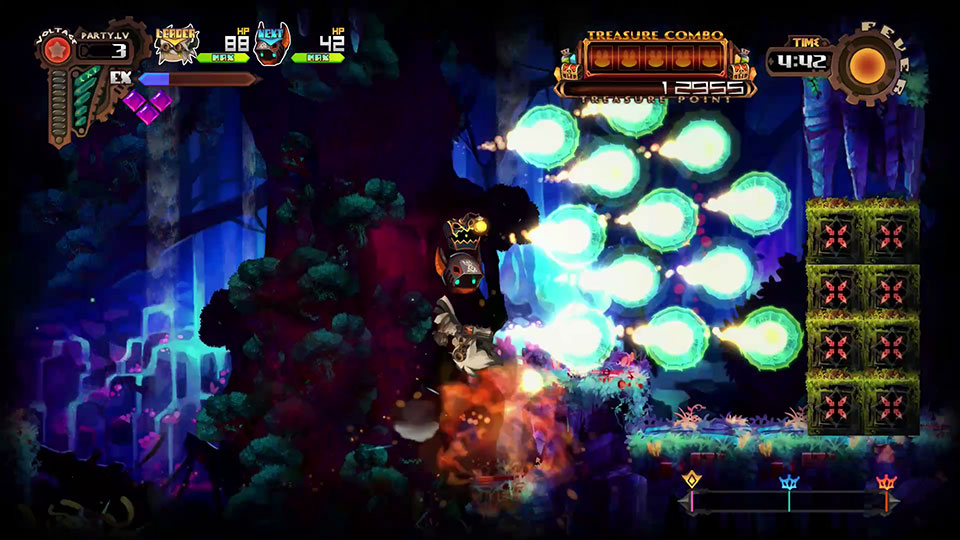The height and width of the screenshot is (540, 960).
Task: Click the Leader owl character portrait
Action: [x=177, y=44]
